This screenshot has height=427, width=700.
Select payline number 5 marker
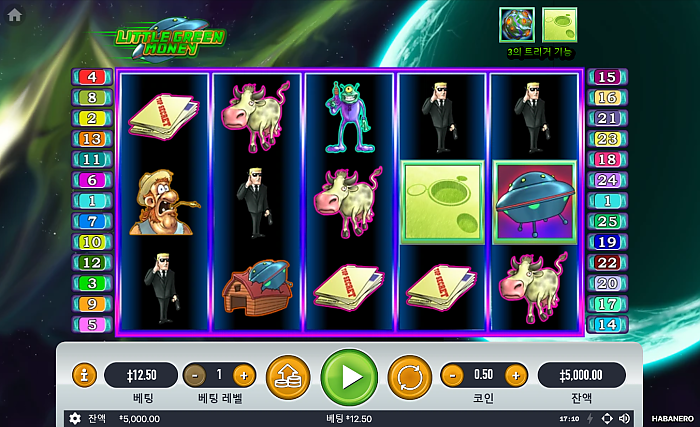pyautogui.click(x=92, y=324)
